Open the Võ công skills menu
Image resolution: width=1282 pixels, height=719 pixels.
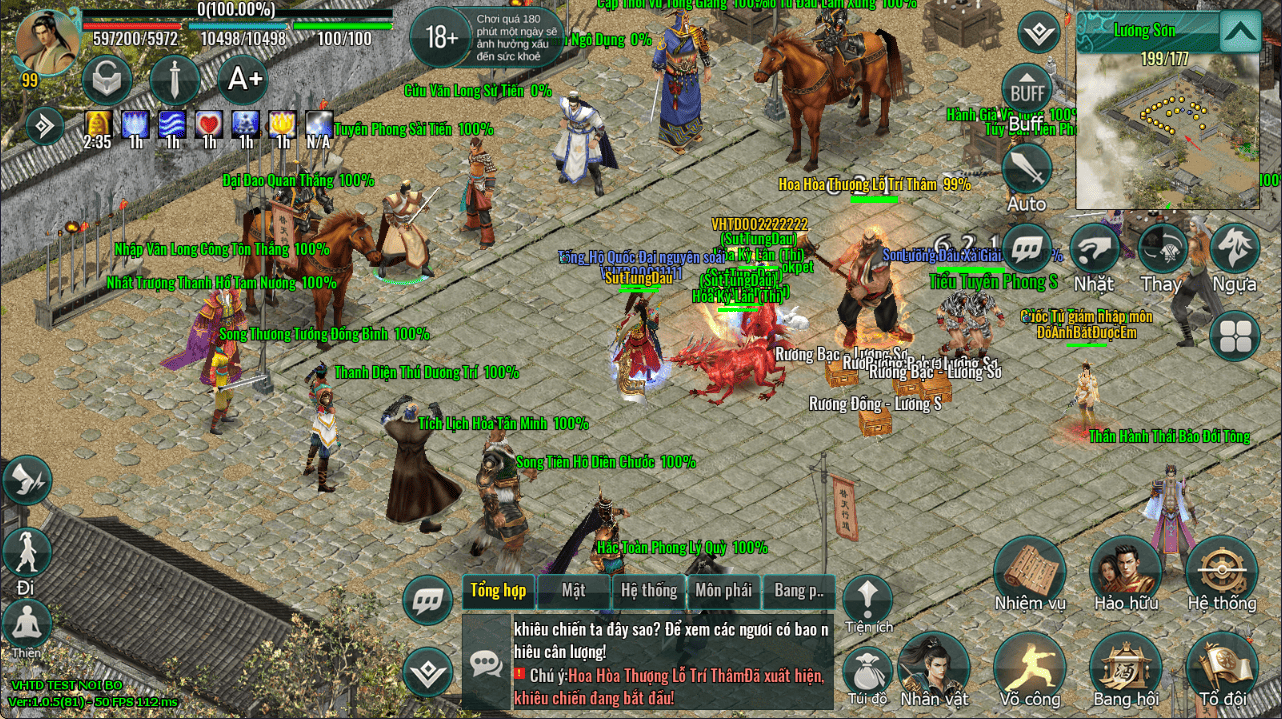[1029, 666]
